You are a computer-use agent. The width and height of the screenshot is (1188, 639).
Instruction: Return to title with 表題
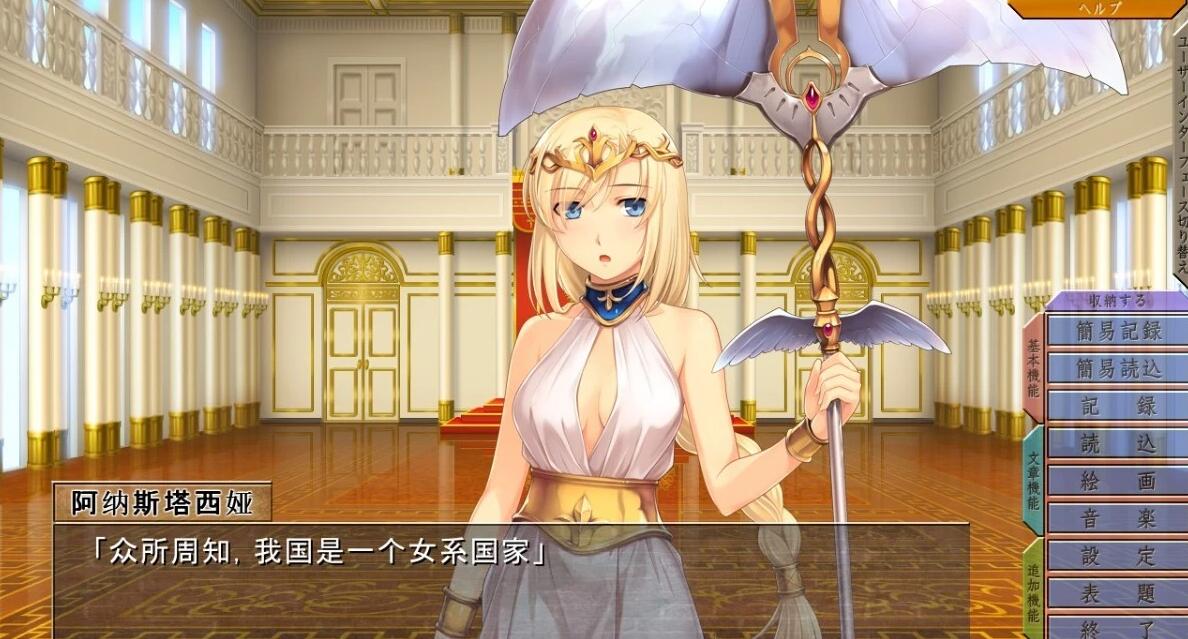[x=1118, y=593]
